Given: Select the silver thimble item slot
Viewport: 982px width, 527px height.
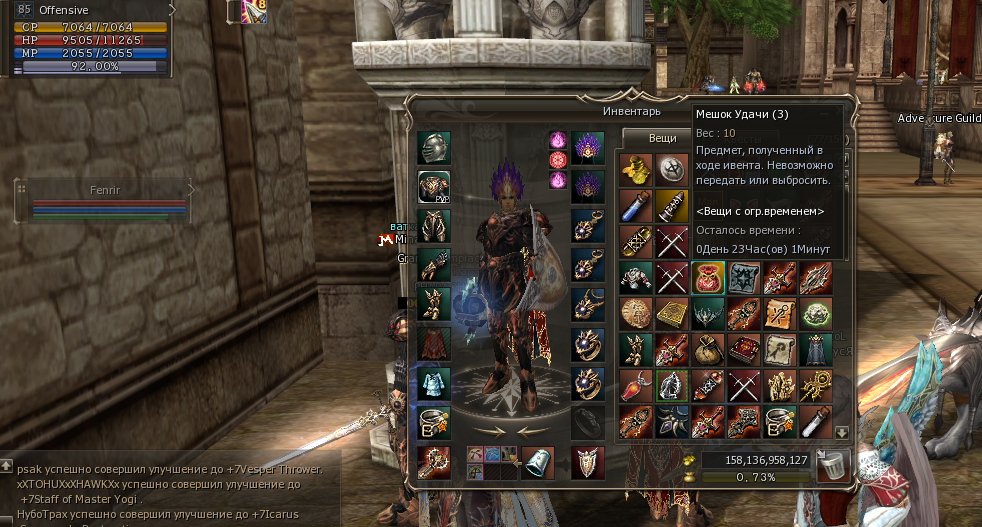Looking at the screenshot, I should pyautogui.click(x=538, y=462).
